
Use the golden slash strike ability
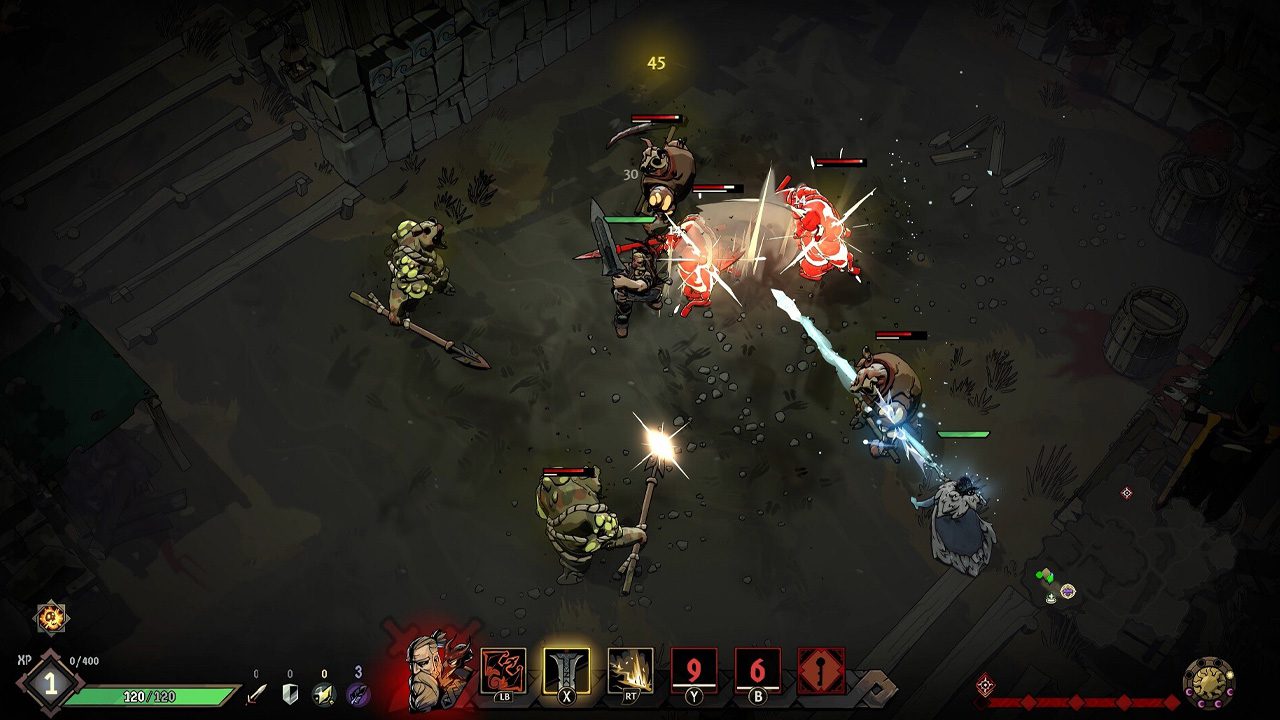630,670
